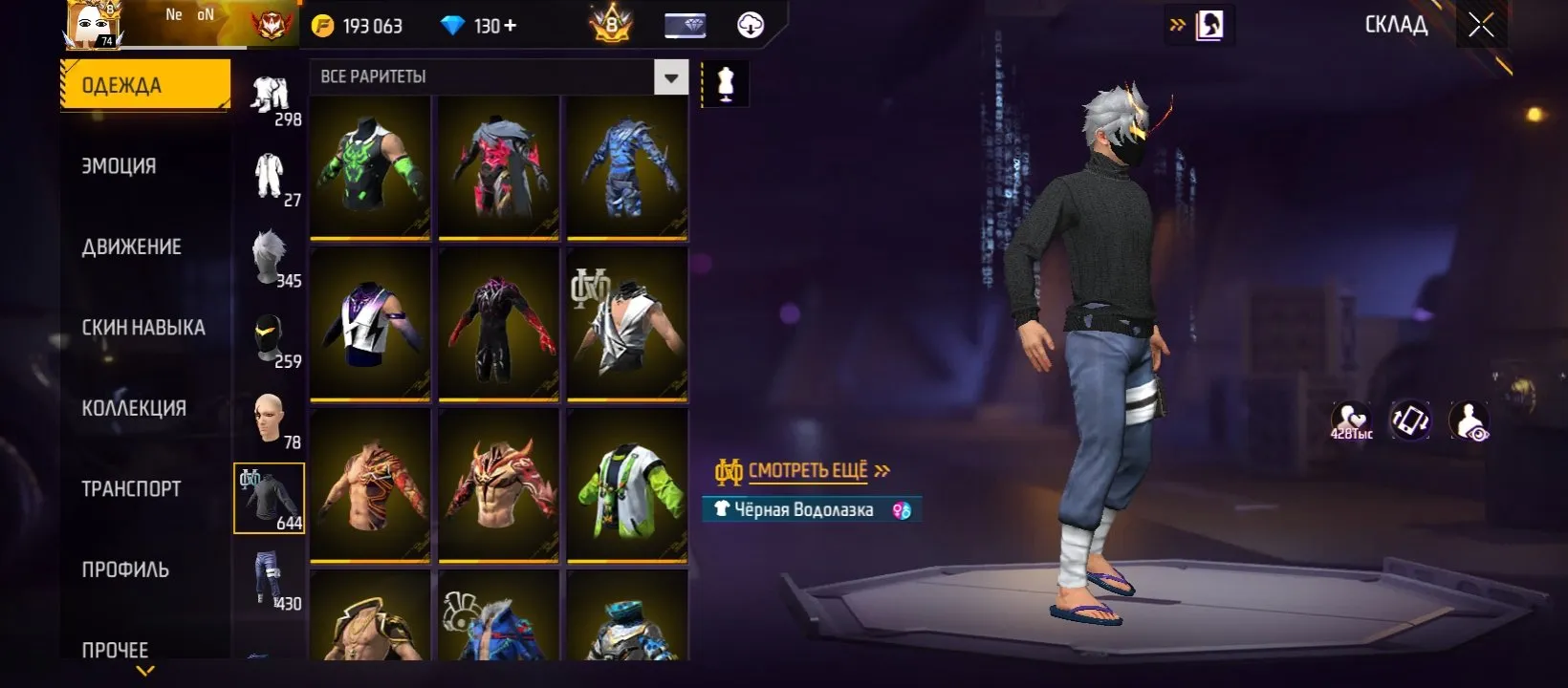Switch to the ЭМОЦИЯ tab
This screenshot has height=688, width=1568.
pyautogui.click(x=120, y=164)
